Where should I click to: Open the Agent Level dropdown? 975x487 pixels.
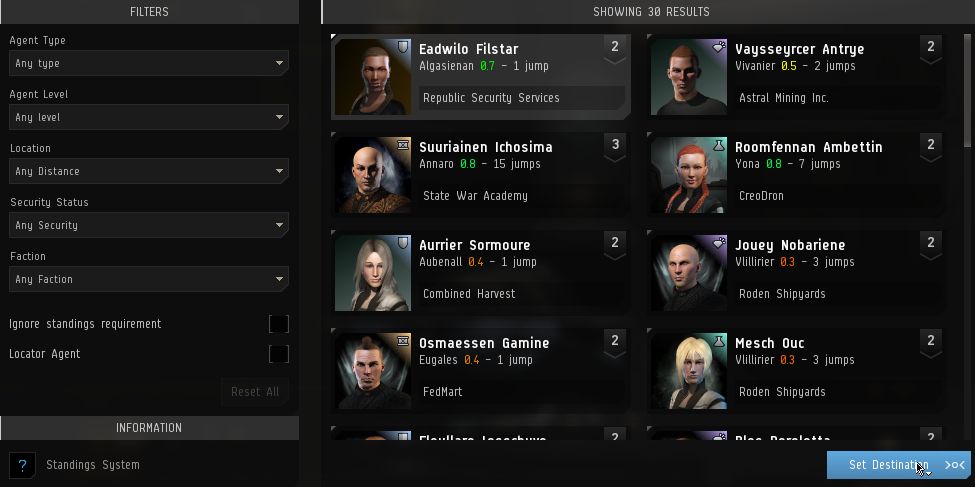coord(149,117)
